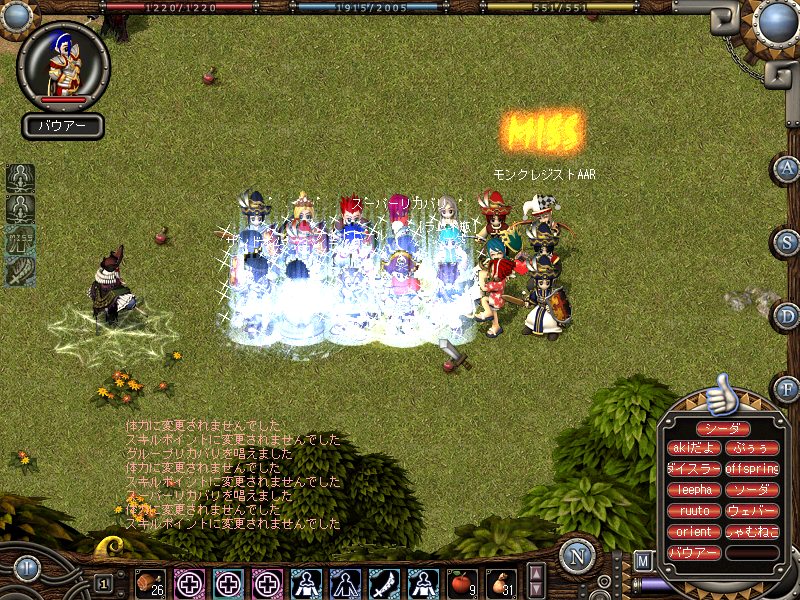Click the round S shortcut button
Image resolution: width=800 pixels, height=600 pixels.
point(787,243)
